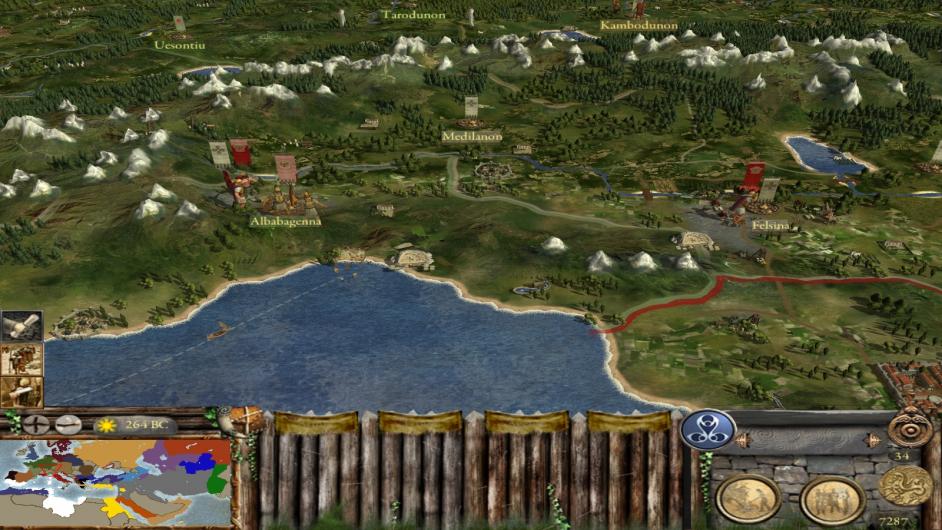This screenshot has width=942, height=530.
Task: Open the standing soldiers recruitment button
Action: (x=832, y=498)
